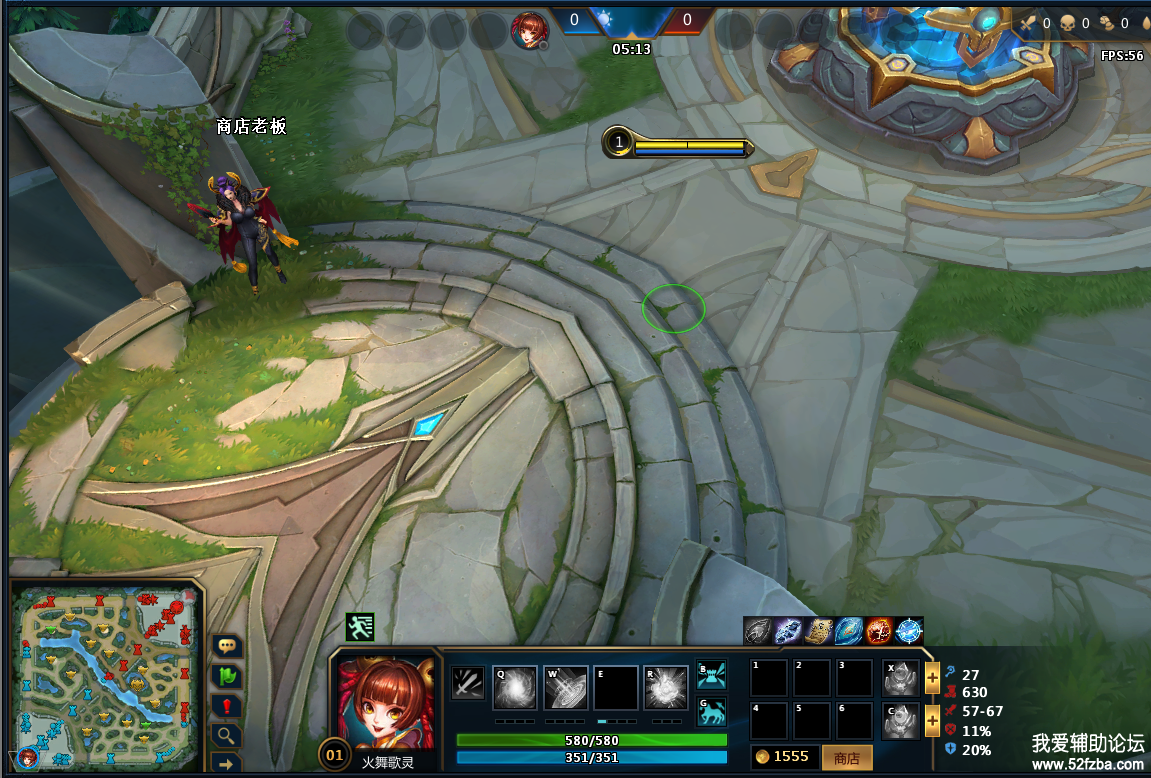Screen dimensions: 1151x778
Task: Click the G mount horse icon
Action: click(x=711, y=713)
